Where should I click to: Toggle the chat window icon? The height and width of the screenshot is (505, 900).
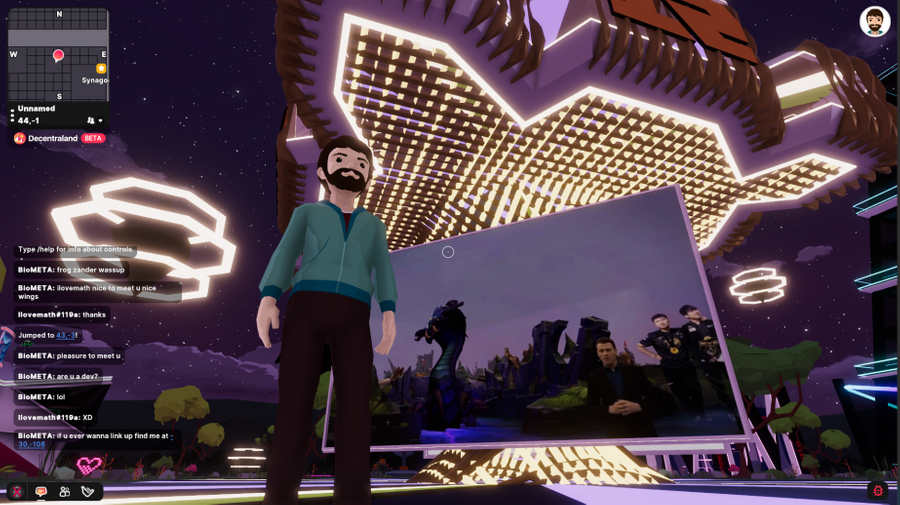pyautogui.click(x=41, y=491)
